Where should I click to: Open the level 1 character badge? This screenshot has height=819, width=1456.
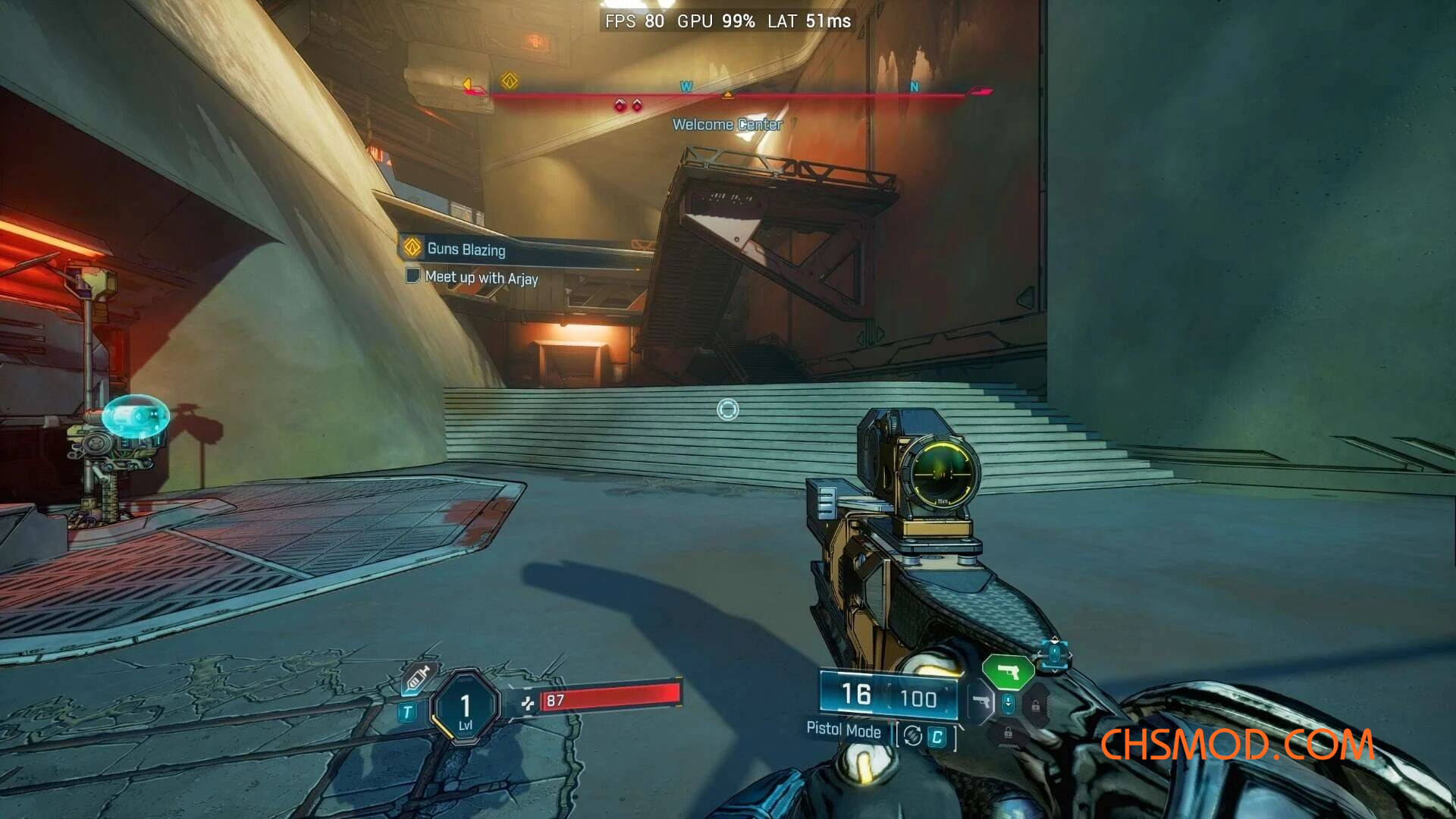[x=465, y=708]
